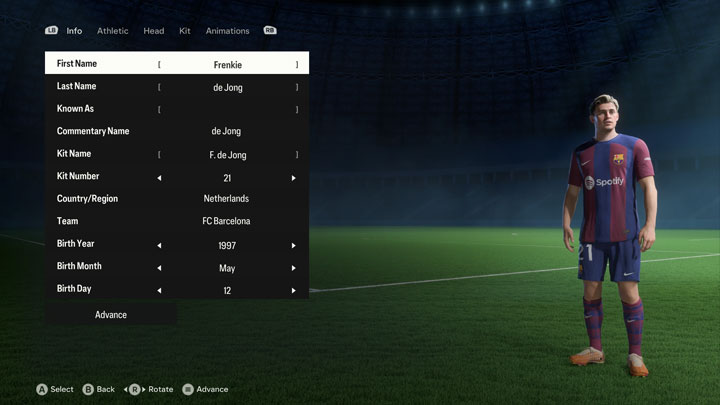720x405 pixels.
Task: Switch to the Head tab
Action: pos(154,31)
